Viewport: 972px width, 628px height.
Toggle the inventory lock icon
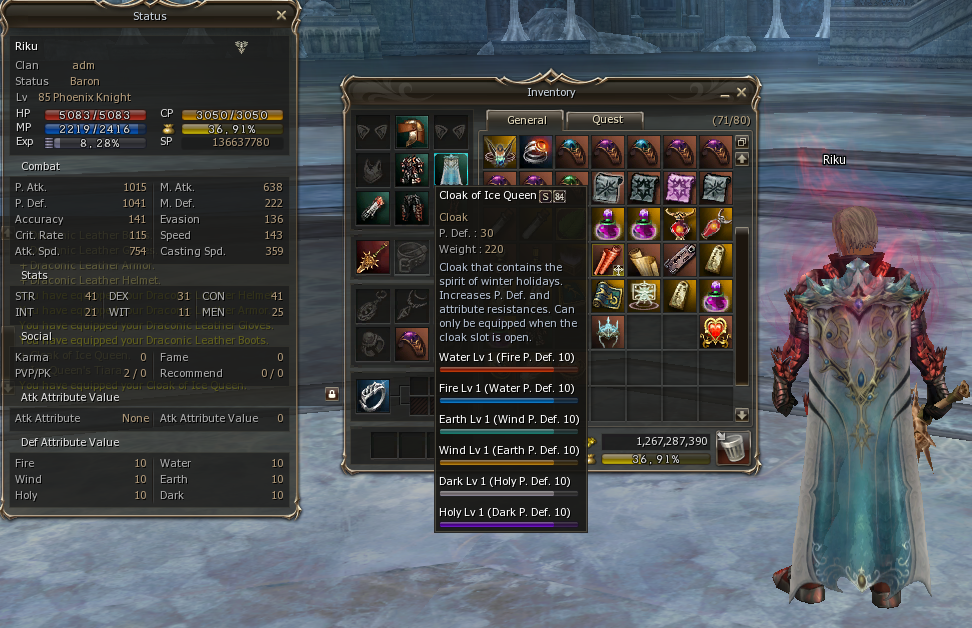point(331,394)
